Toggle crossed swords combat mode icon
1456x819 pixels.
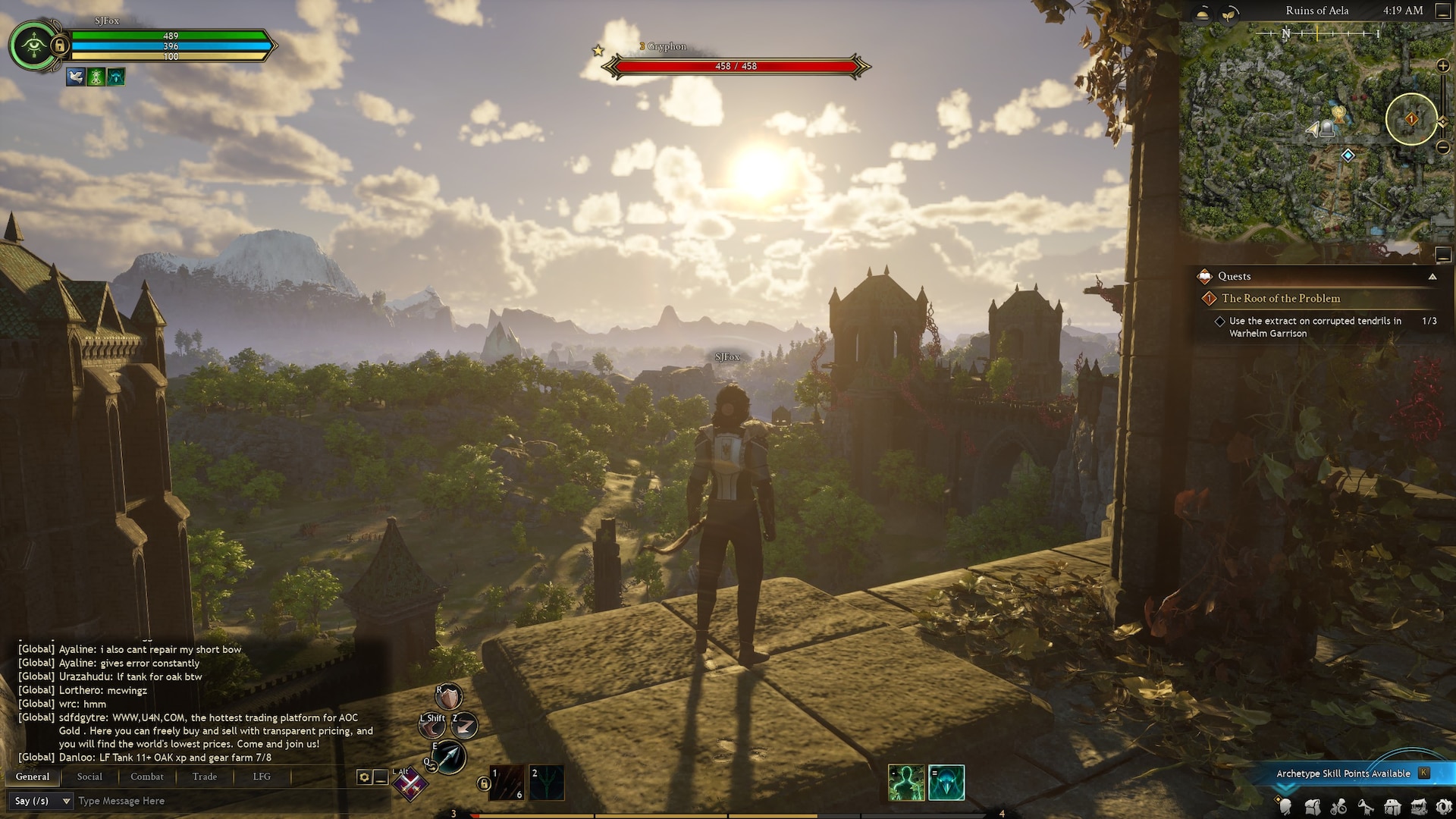tap(410, 785)
